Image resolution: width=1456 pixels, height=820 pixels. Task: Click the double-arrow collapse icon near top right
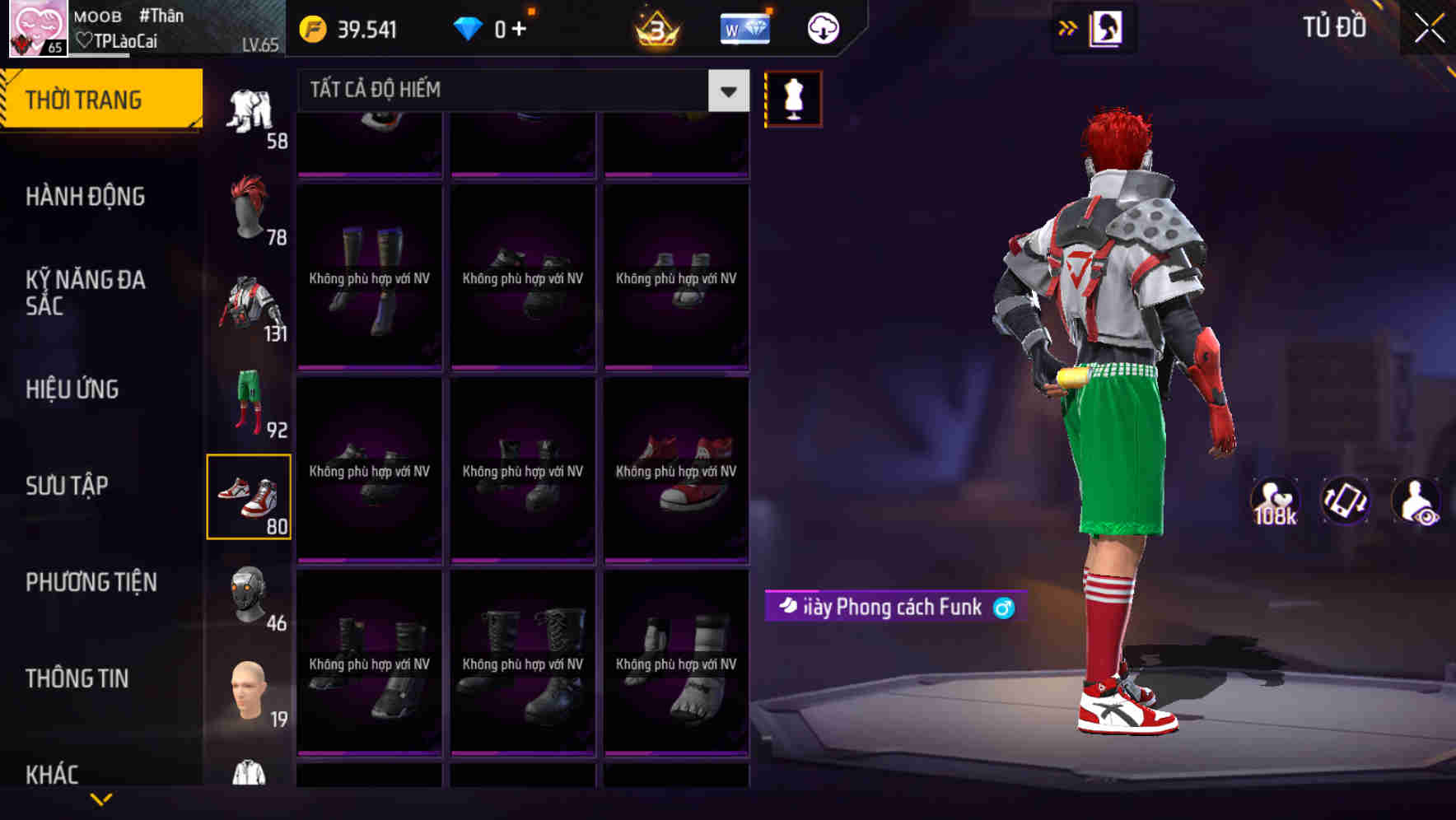[x=1067, y=27]
